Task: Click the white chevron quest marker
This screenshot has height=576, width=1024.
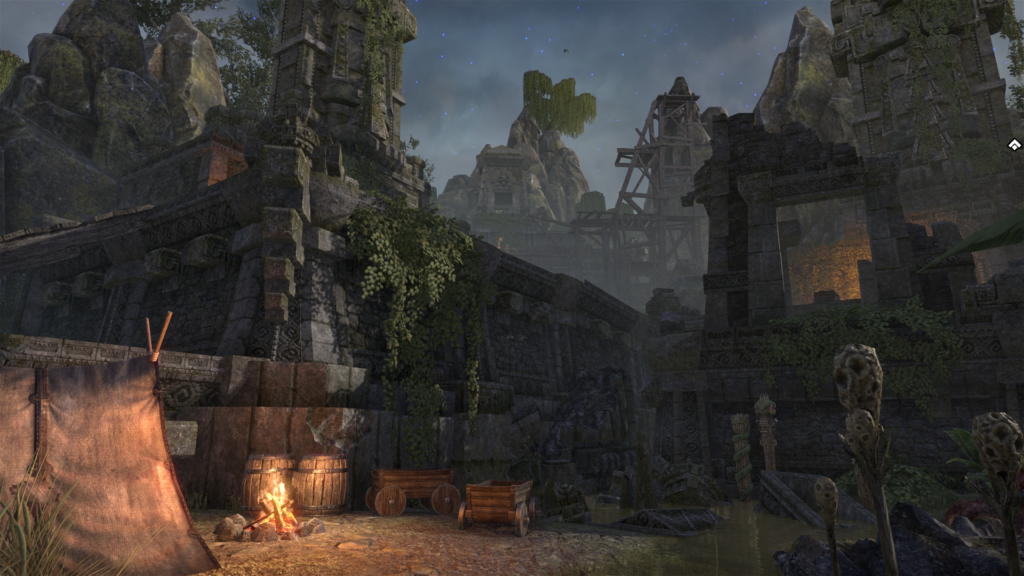Action: [x=1014, y=146]
